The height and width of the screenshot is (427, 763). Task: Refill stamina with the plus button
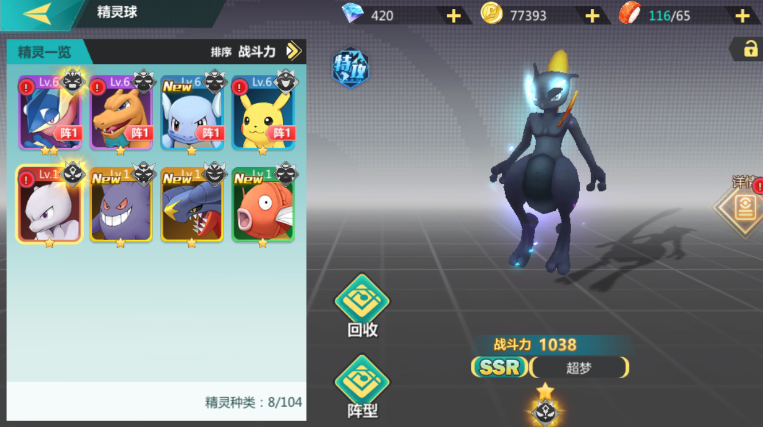click(x=742, y=15)
